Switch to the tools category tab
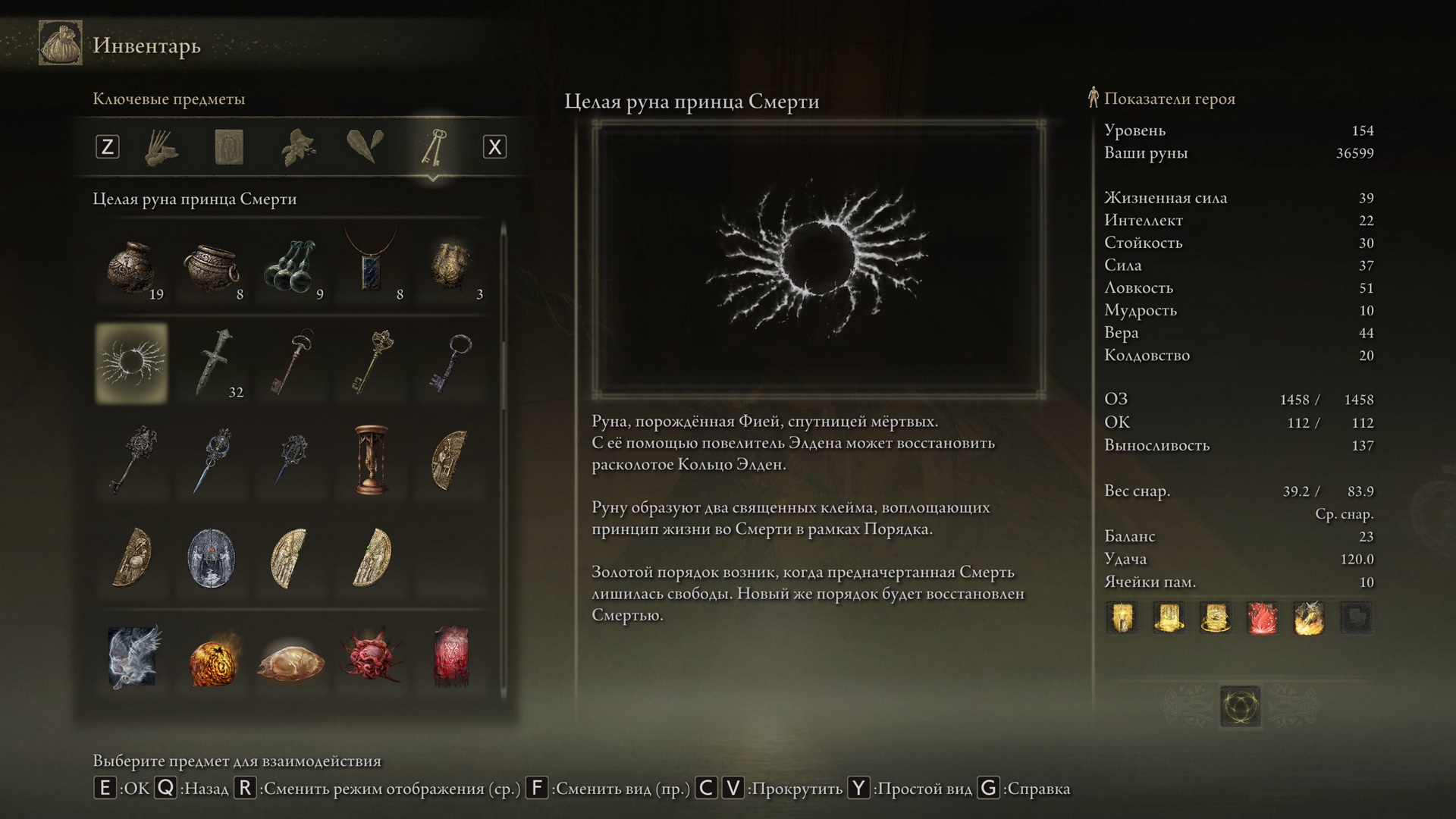This screenshot has height=819, width=1456. pyautogui.click(x=161, y=147)
